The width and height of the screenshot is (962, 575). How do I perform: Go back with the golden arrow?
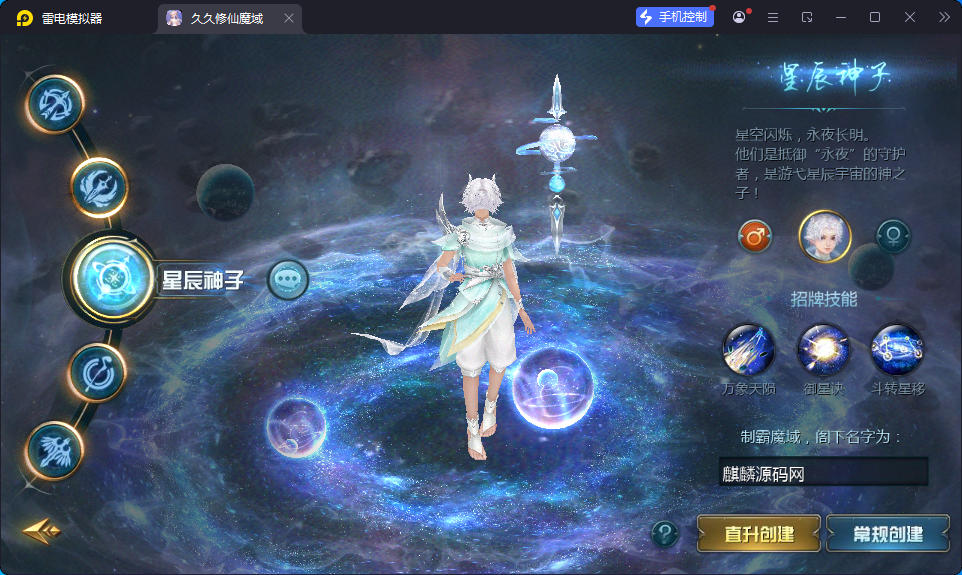coord(41,530)
